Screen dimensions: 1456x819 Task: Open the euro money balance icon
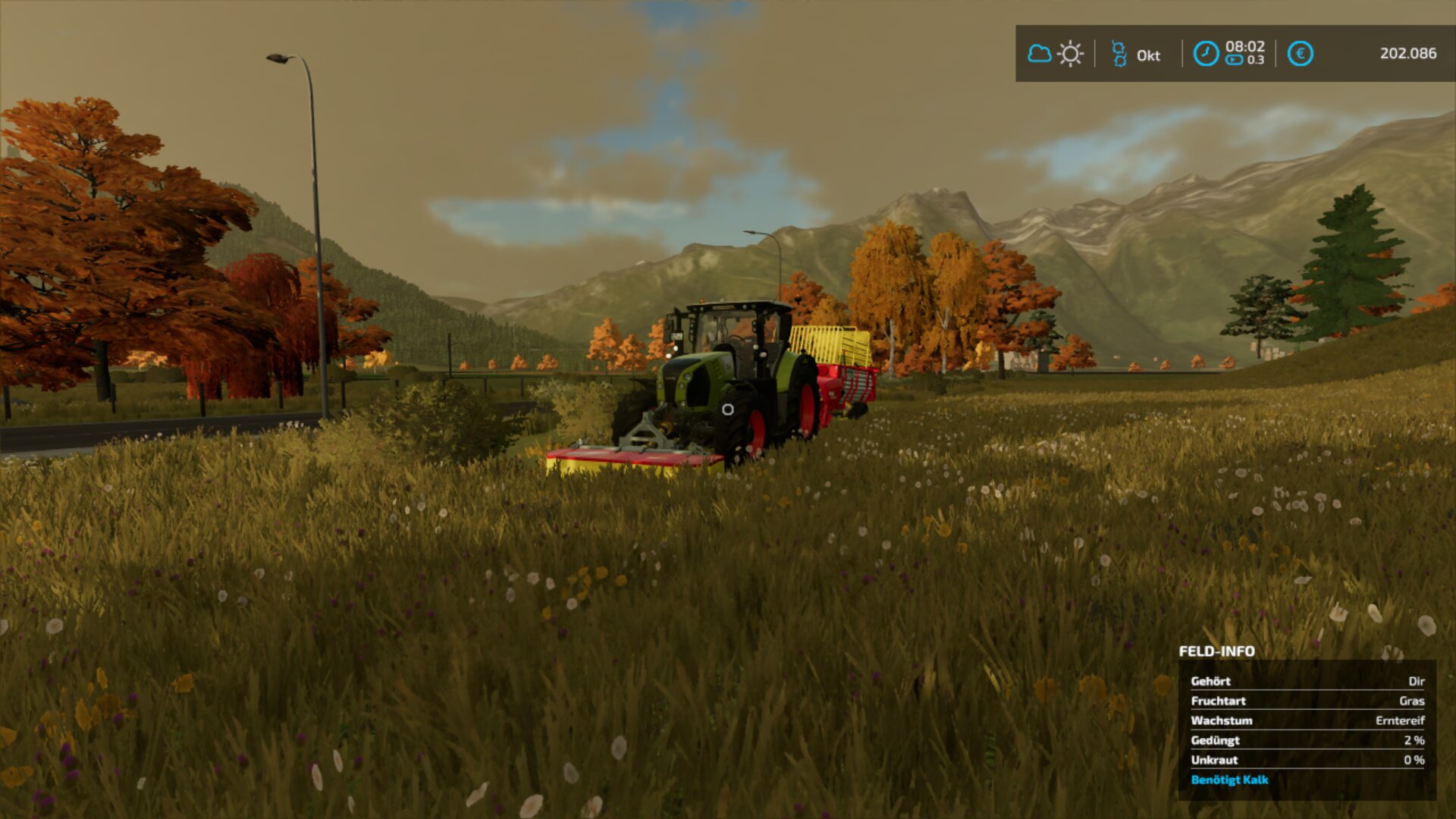(1300, 54)
